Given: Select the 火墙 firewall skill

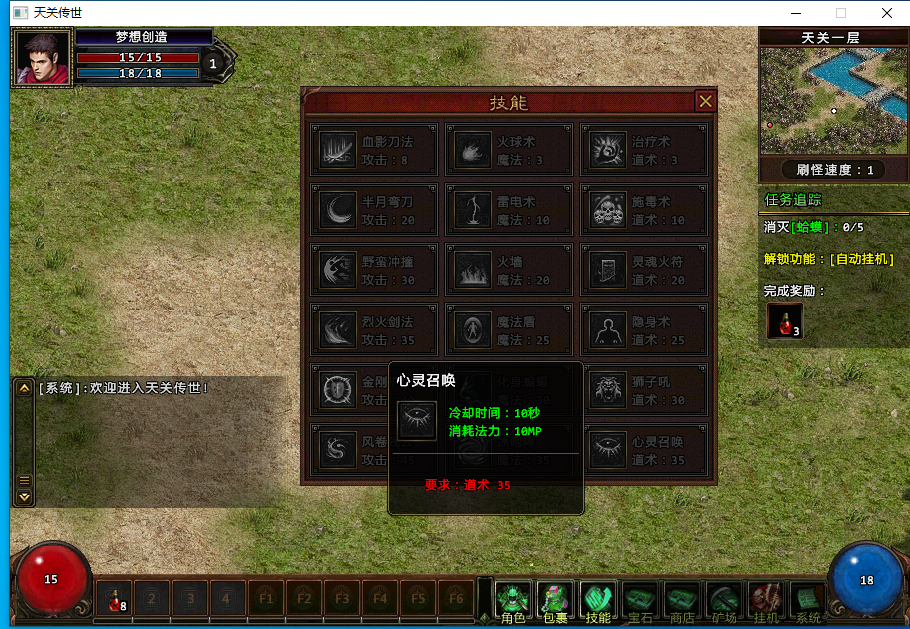Looking at the screenshot, I should pos(508,270).
